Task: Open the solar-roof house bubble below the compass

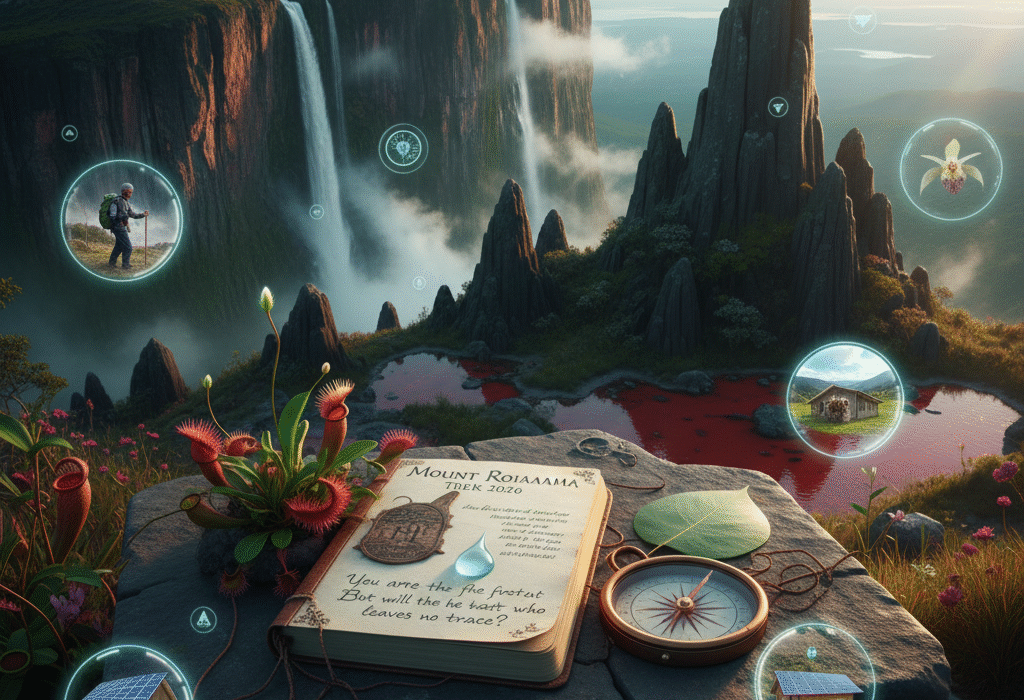Action: pyautogui.click(x=814, y=668)
